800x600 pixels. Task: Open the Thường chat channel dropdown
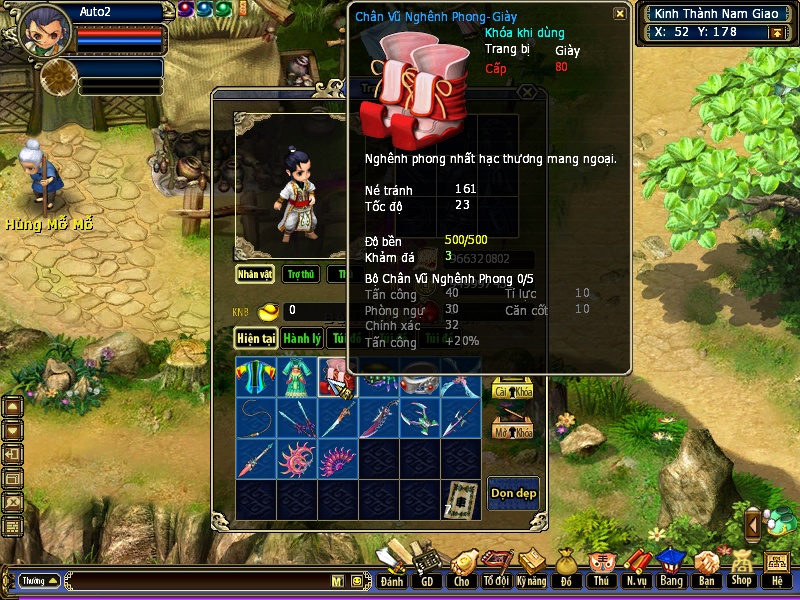click(x=39, y=580)
